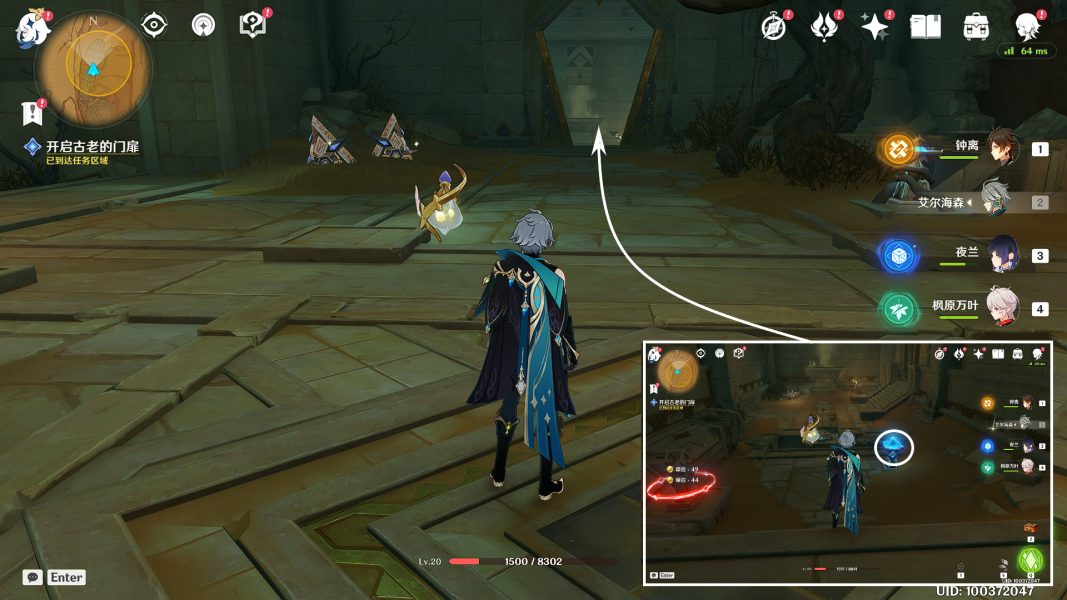Click the circular minimap
This screenshot has width=1067, height=600.
93,66
